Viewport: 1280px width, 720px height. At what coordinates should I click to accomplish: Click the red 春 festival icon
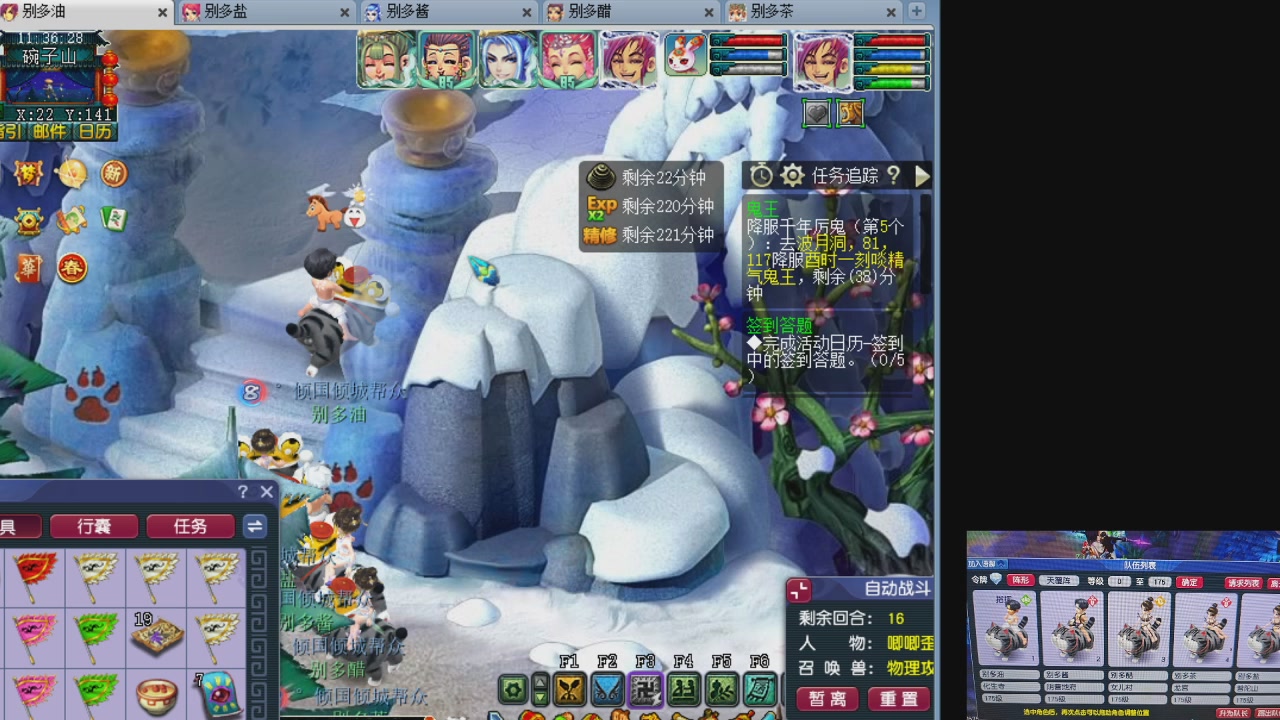tap(72, 266)
